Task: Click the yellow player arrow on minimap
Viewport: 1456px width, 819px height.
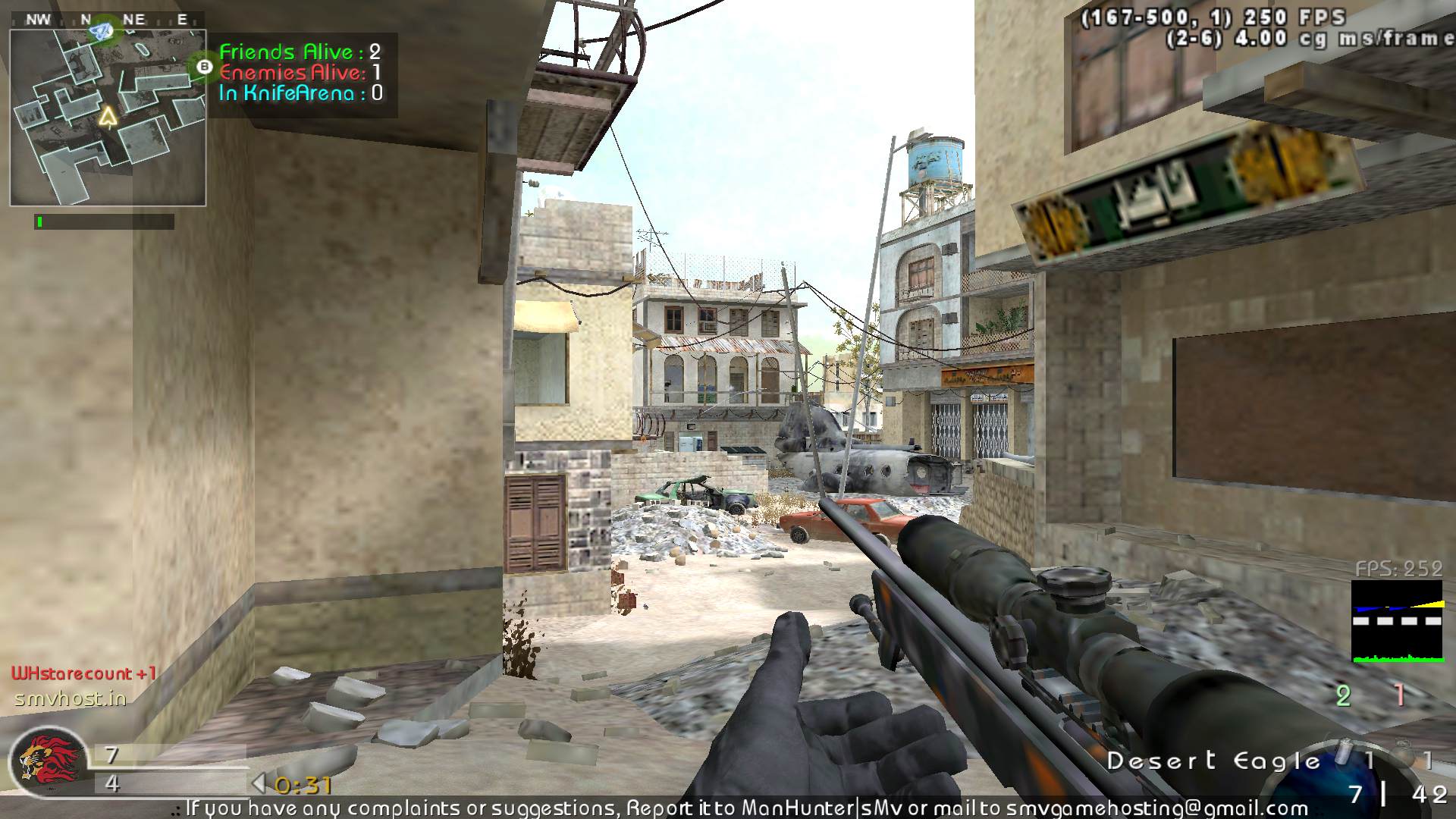Action: click(x=108, y=116)
